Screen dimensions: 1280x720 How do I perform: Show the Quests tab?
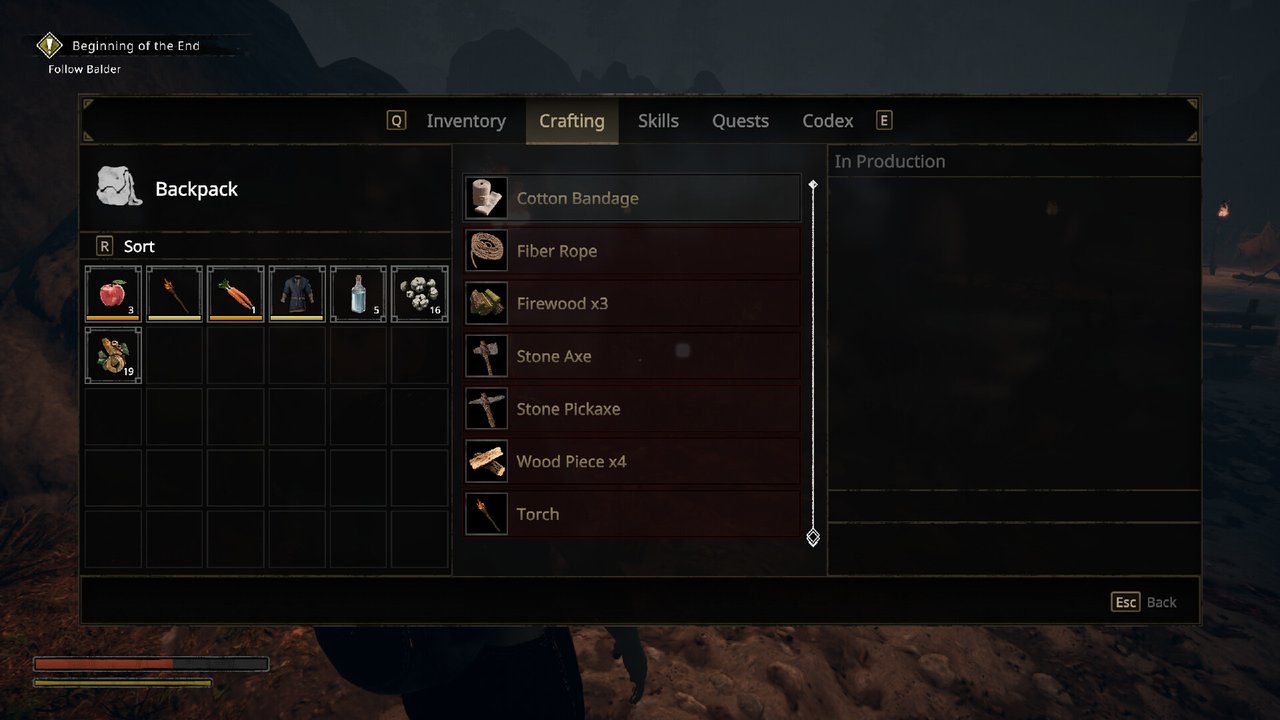pos(740,121)
